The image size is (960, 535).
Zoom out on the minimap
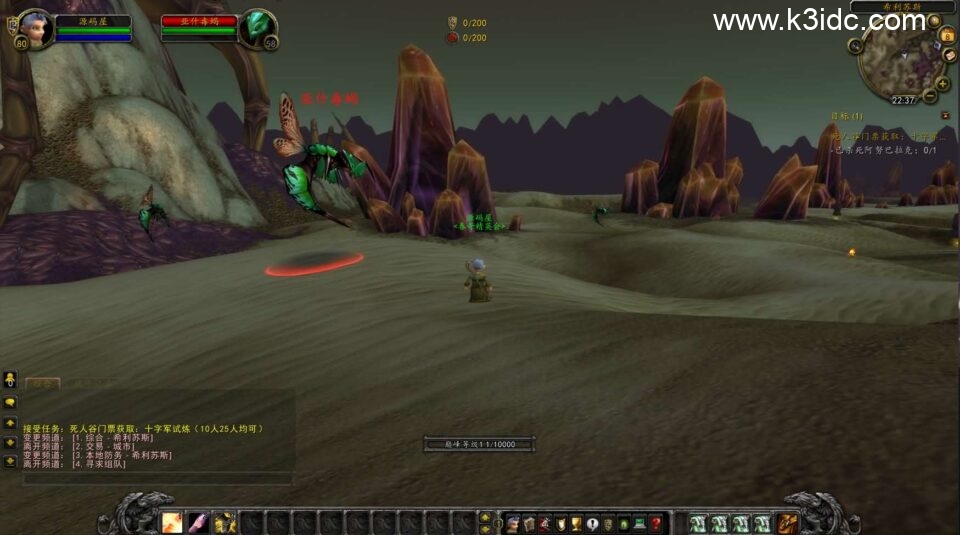[x=929, y=97]
